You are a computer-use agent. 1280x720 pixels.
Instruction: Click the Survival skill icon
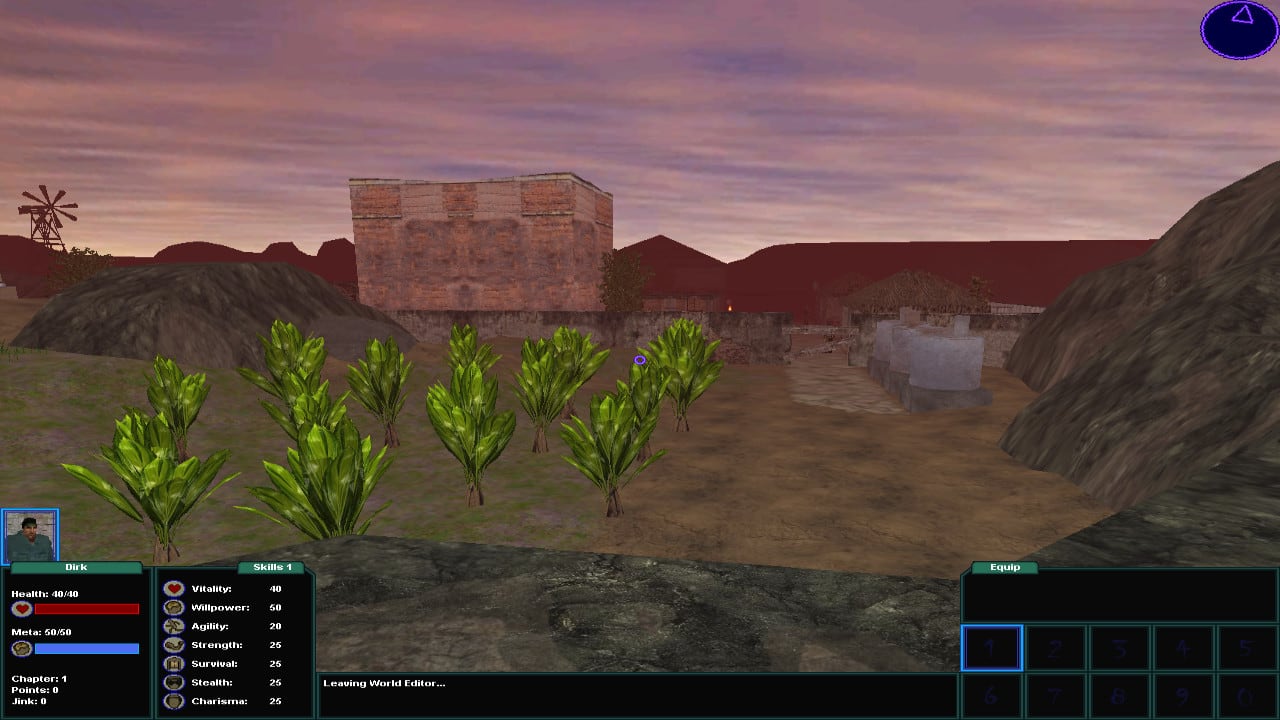[173, 663]
